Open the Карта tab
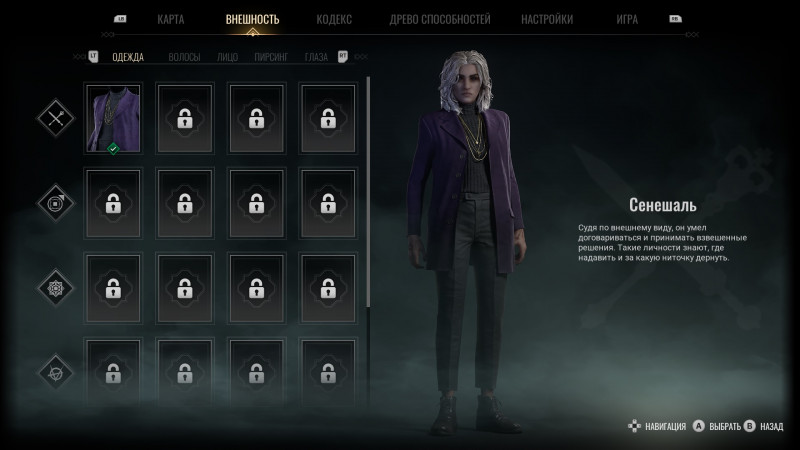 pos(170,19)
